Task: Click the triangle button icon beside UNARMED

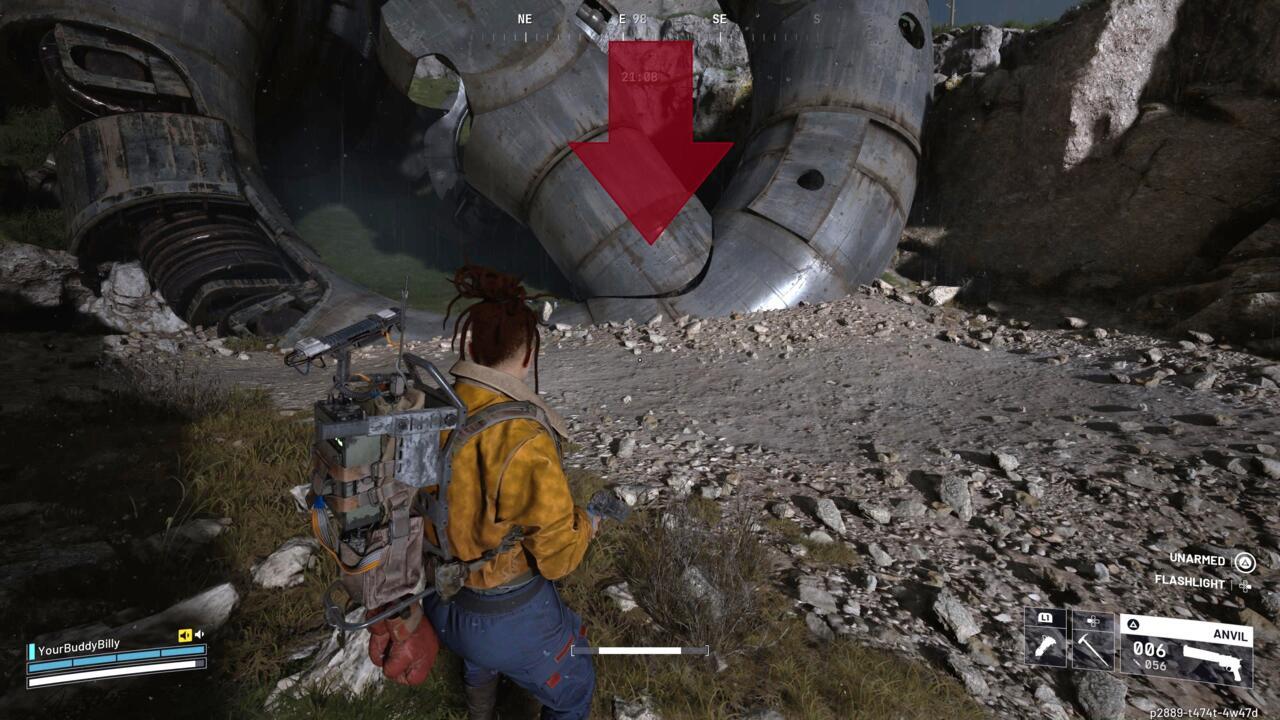Action: [x=1245, y=561]
